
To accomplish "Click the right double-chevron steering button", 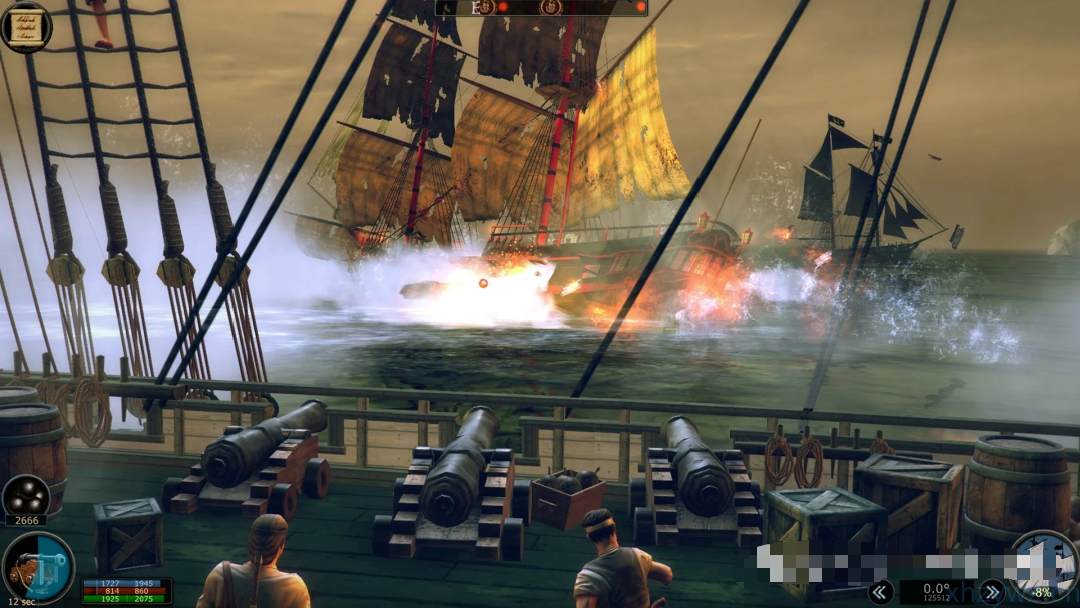I will [x=991, y=592].
